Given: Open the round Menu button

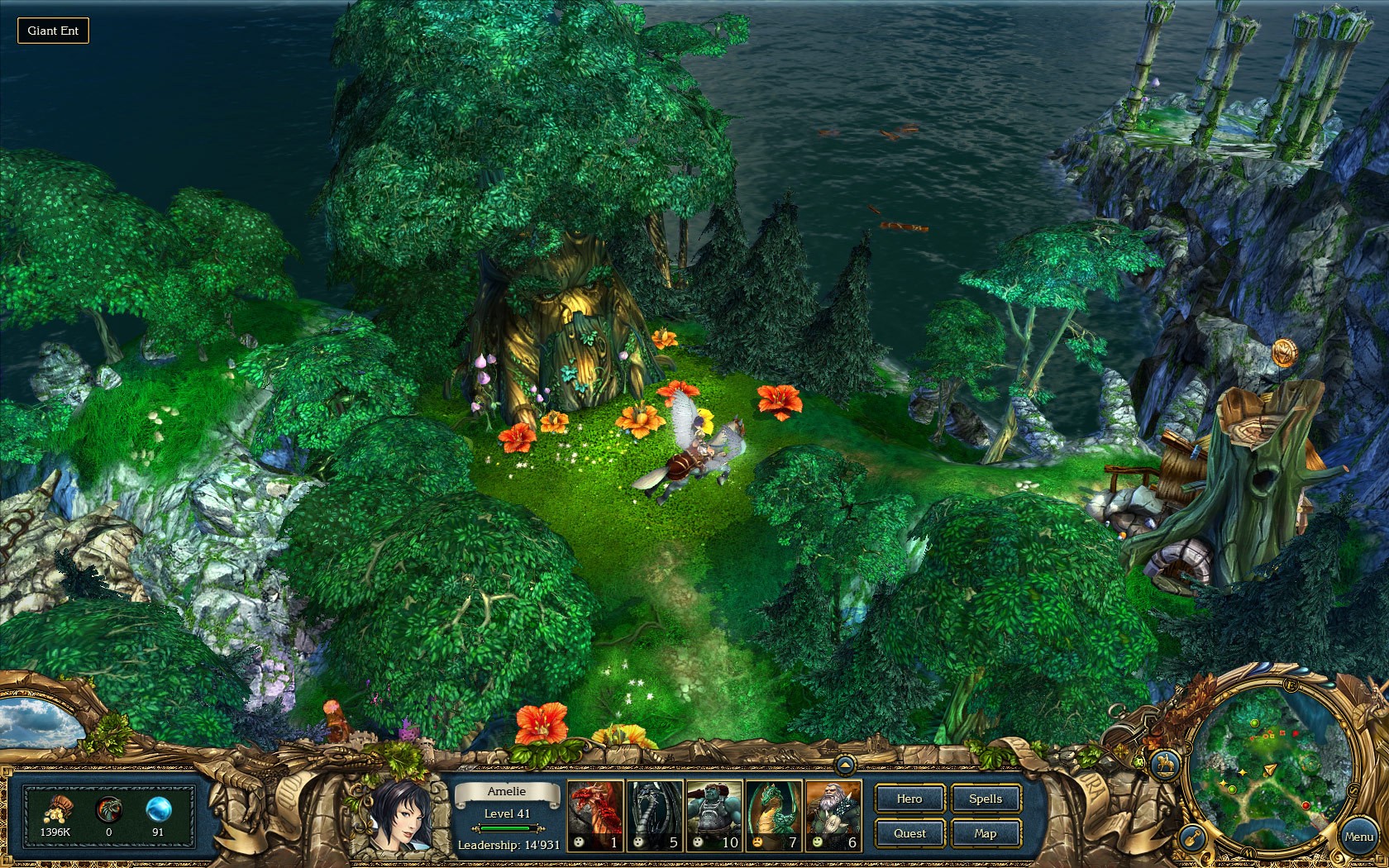Looking at the screenshot, I should tap(1358, 837).
